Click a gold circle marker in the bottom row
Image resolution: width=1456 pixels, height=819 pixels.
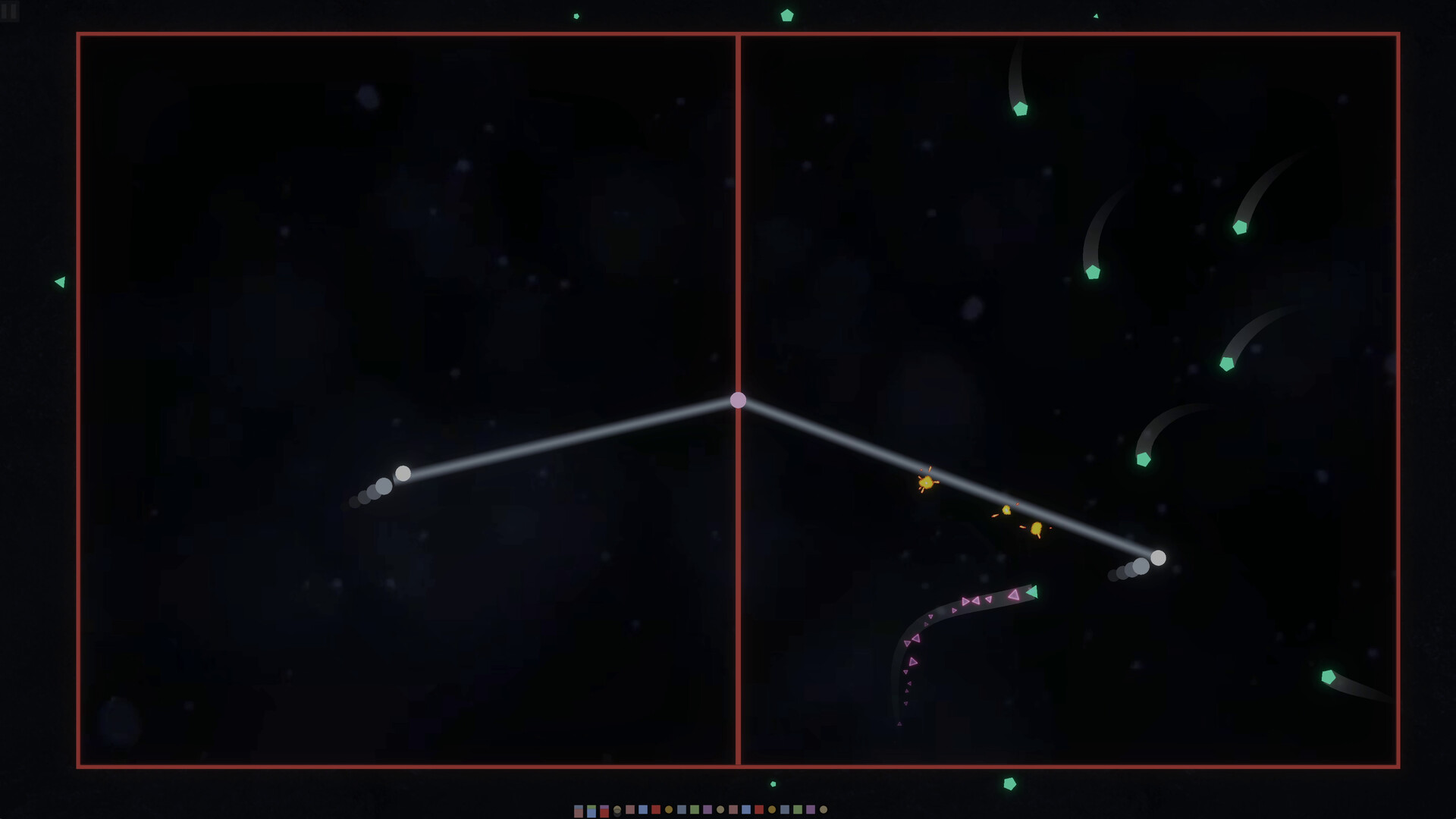pos(668,811)
